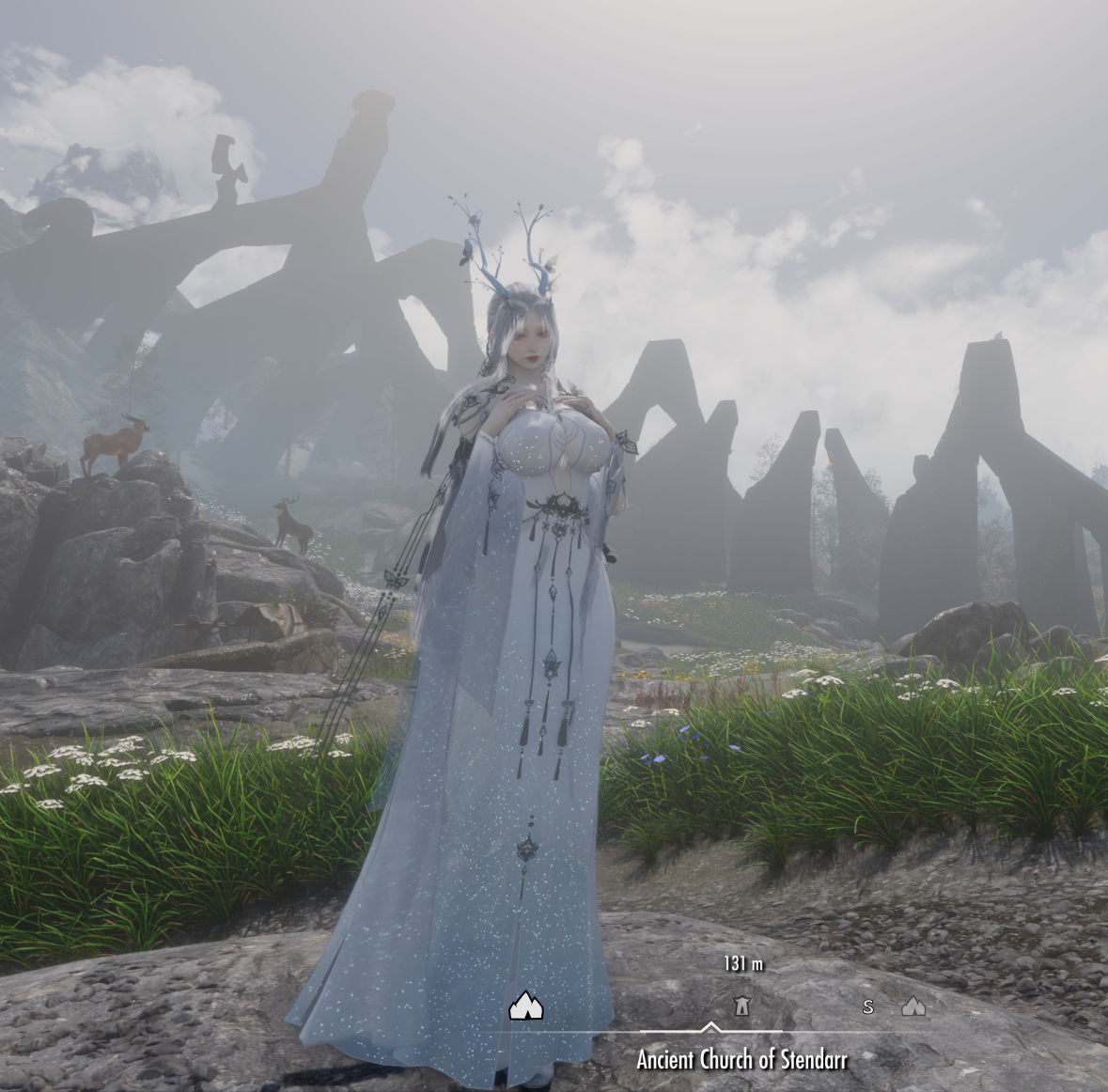Click the bright white mountain compass marker
The height and width of the screenshot is (1092, 1108).
tap(526, 1006)
